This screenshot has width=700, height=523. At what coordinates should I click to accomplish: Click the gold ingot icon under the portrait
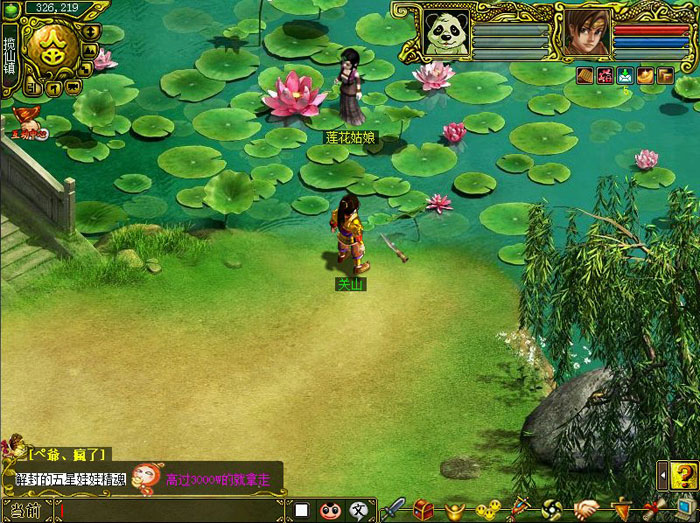click(x=645, y=75)
